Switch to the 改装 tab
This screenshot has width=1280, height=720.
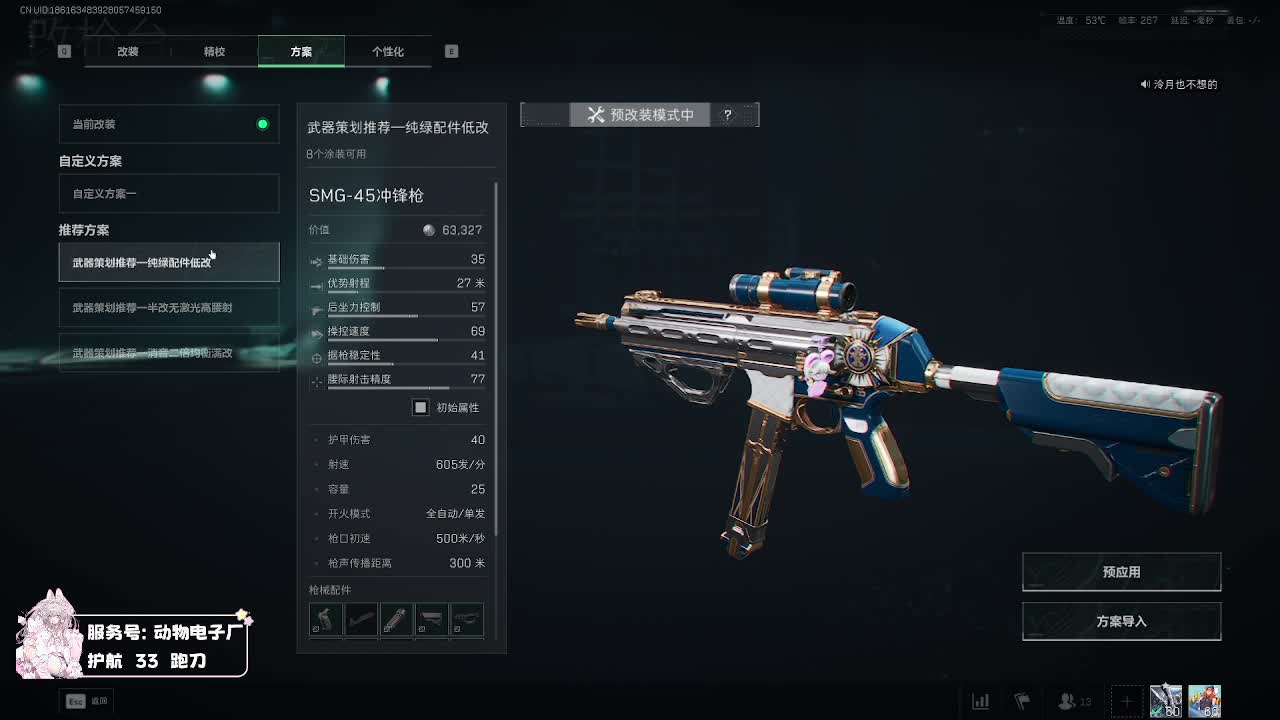128,51
